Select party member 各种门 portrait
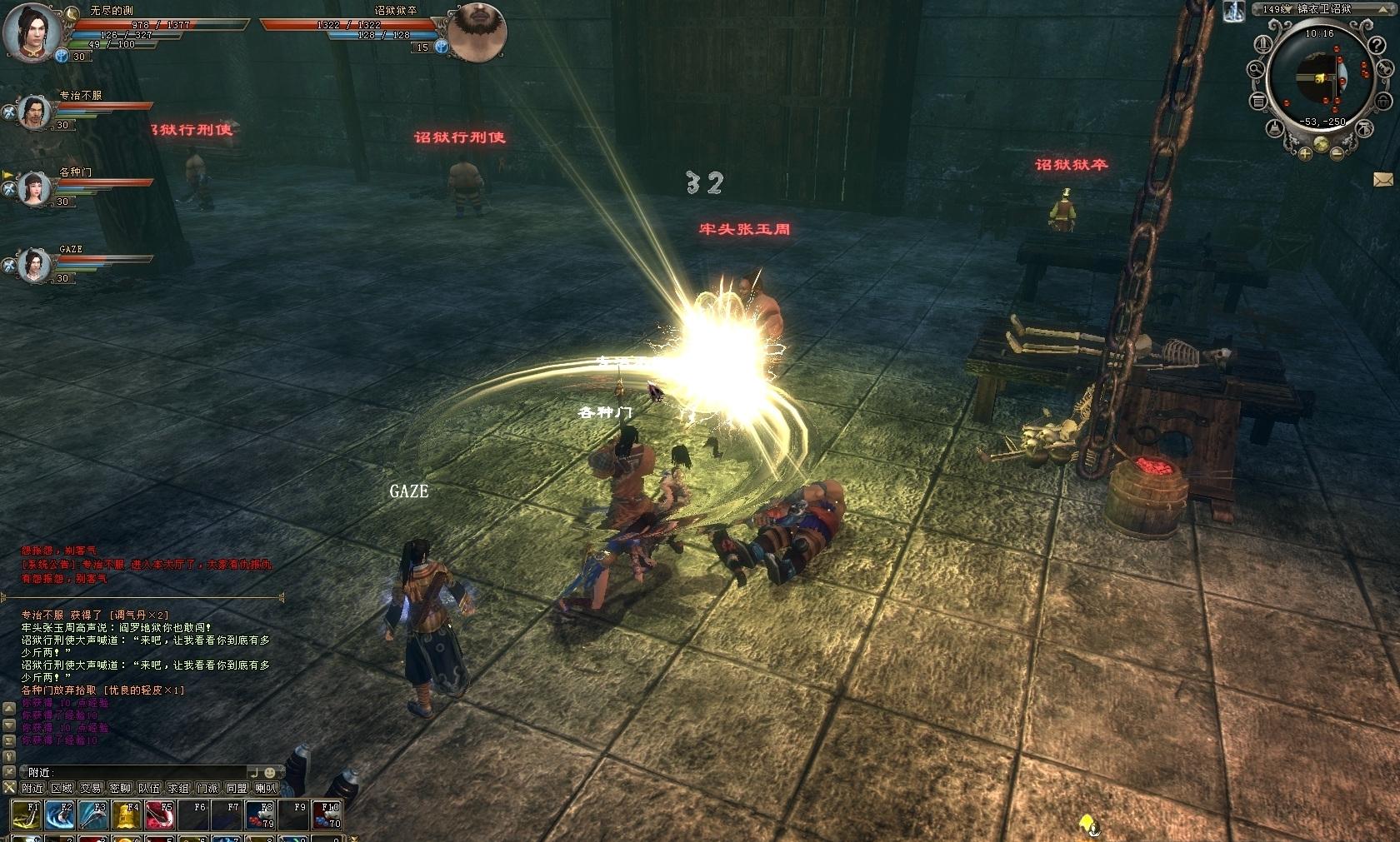1400x842 pixels. pos(34,188)
